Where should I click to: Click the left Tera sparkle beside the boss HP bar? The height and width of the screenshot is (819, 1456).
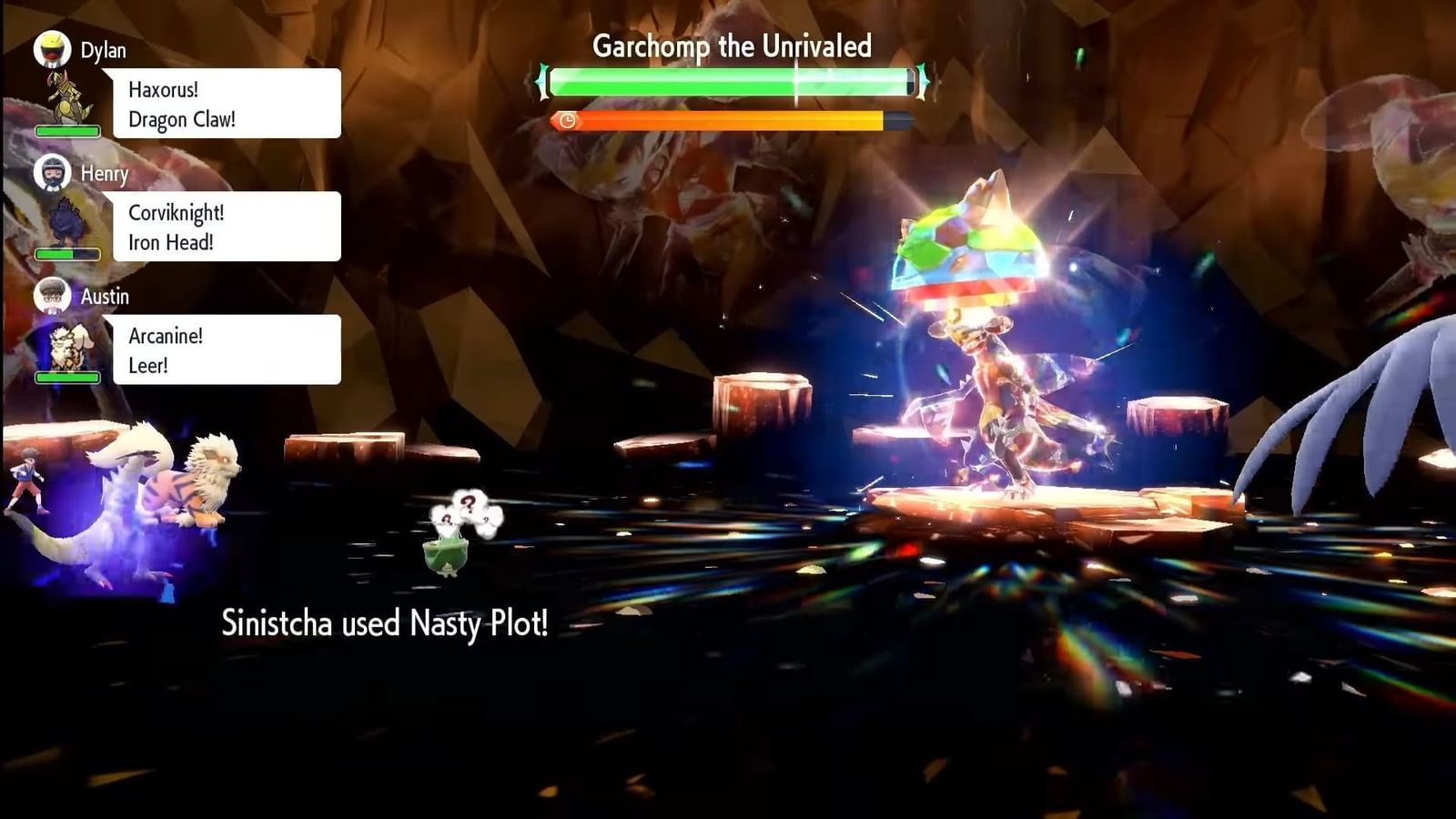[x=541, y=80]
